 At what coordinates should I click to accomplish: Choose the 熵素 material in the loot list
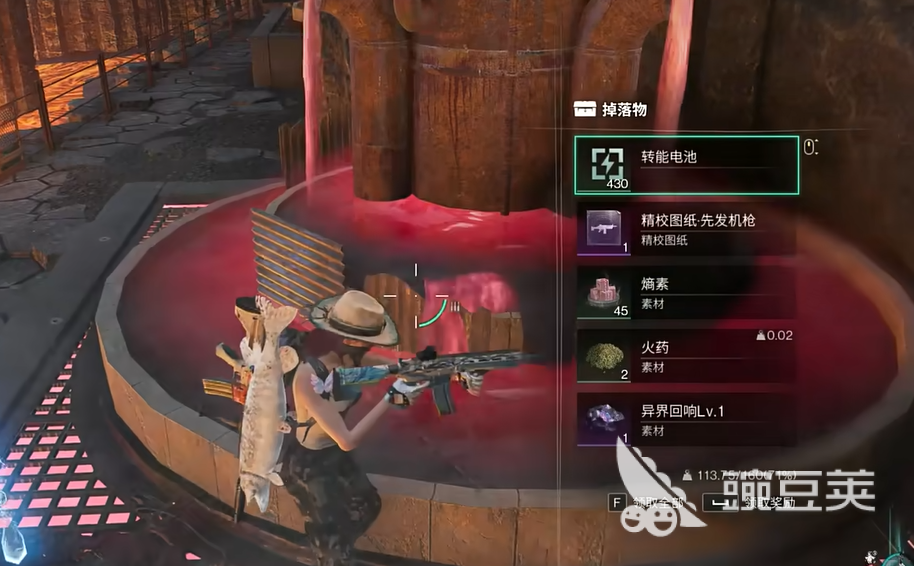[686, 293]
